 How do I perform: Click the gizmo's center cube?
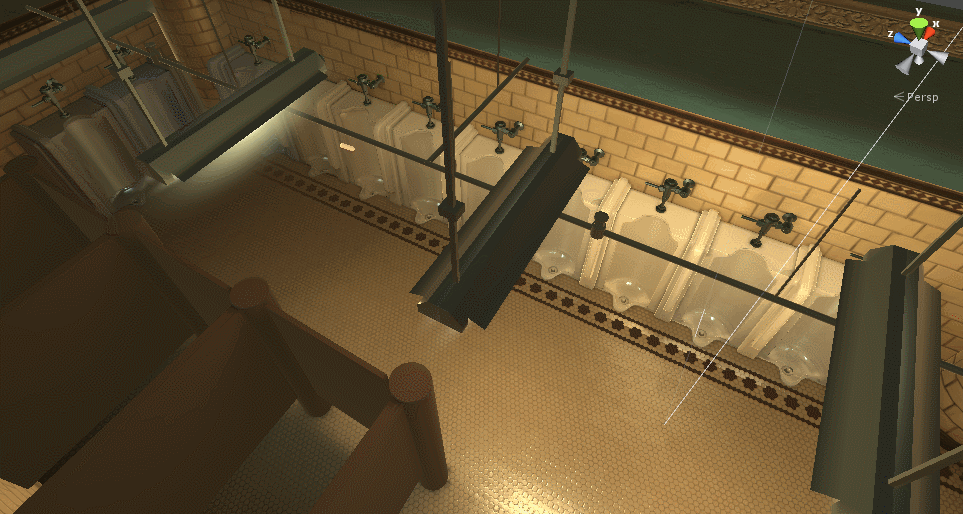pos(917,46)
